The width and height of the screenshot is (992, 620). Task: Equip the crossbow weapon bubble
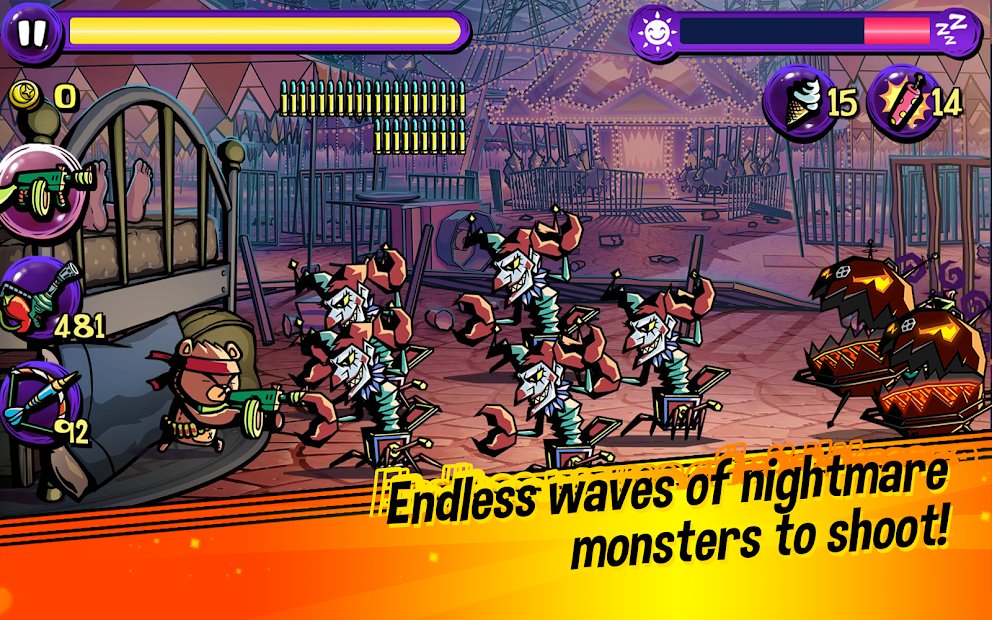tap(38, 404)
